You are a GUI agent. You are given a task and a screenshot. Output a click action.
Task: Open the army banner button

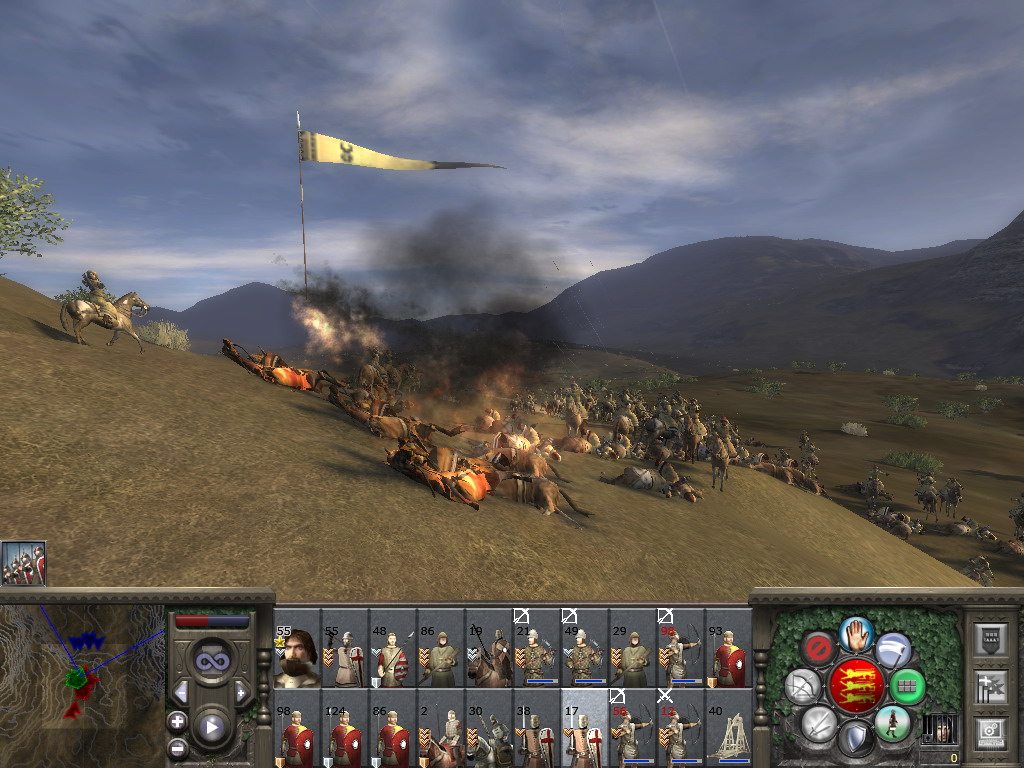point(991,640)
